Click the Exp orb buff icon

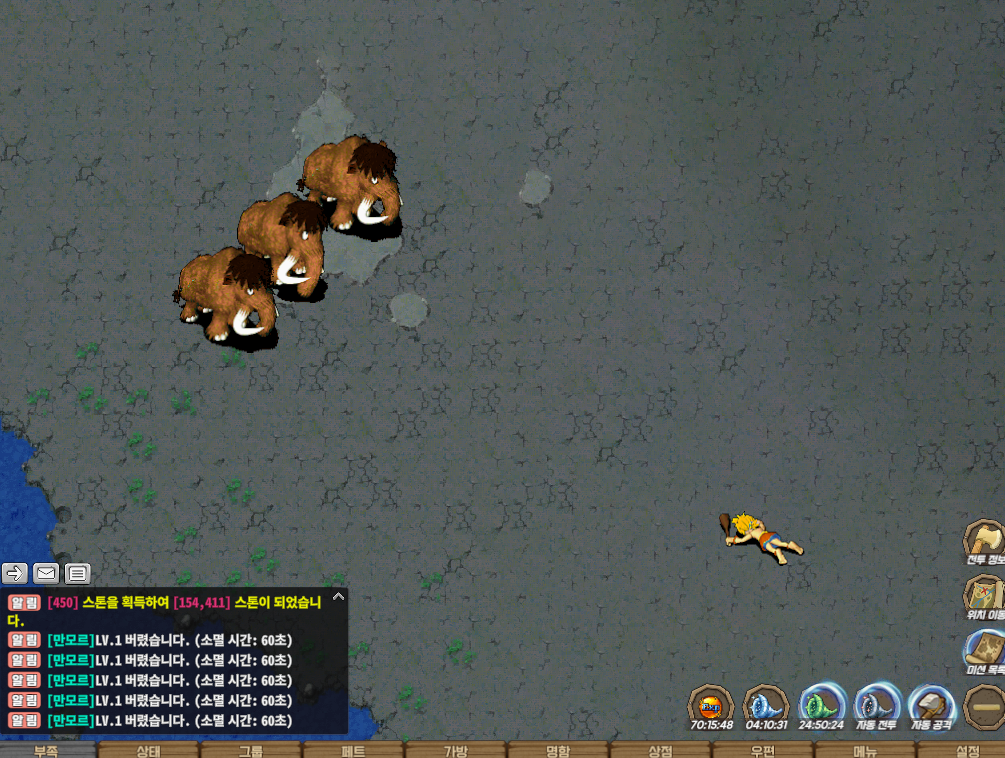(711, 705)
